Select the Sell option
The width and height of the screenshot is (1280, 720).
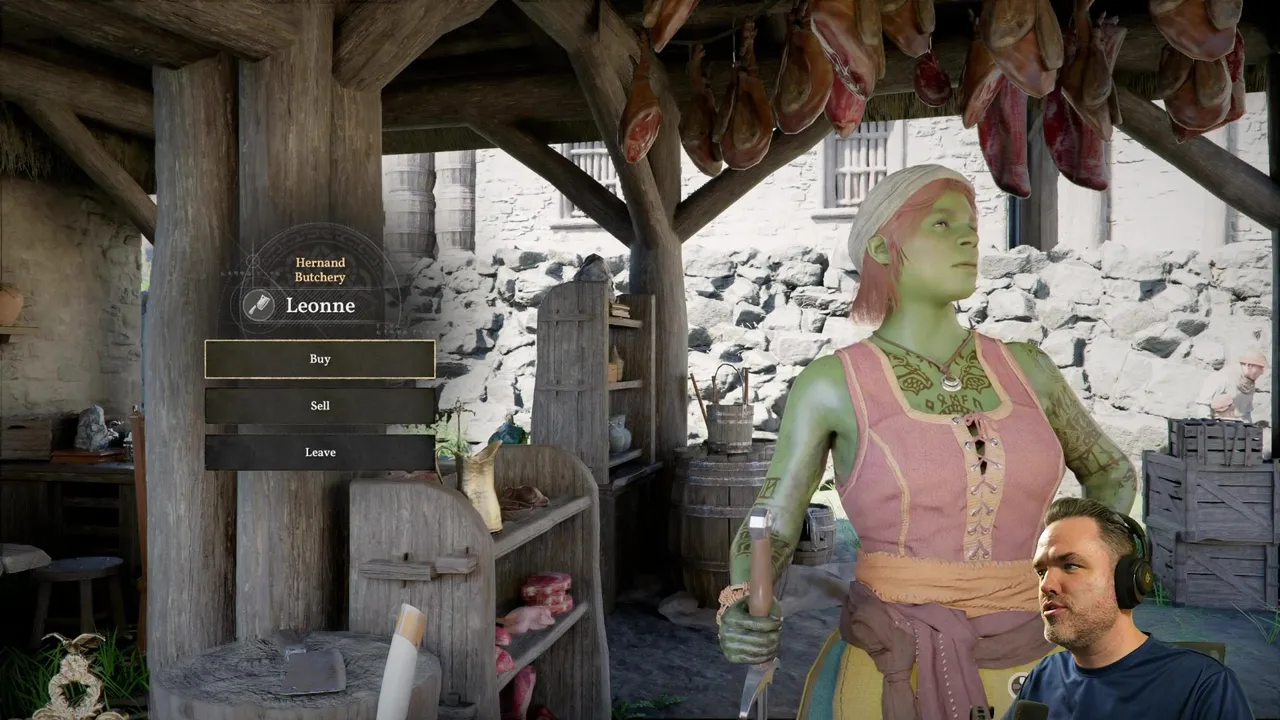click(320, 405)
